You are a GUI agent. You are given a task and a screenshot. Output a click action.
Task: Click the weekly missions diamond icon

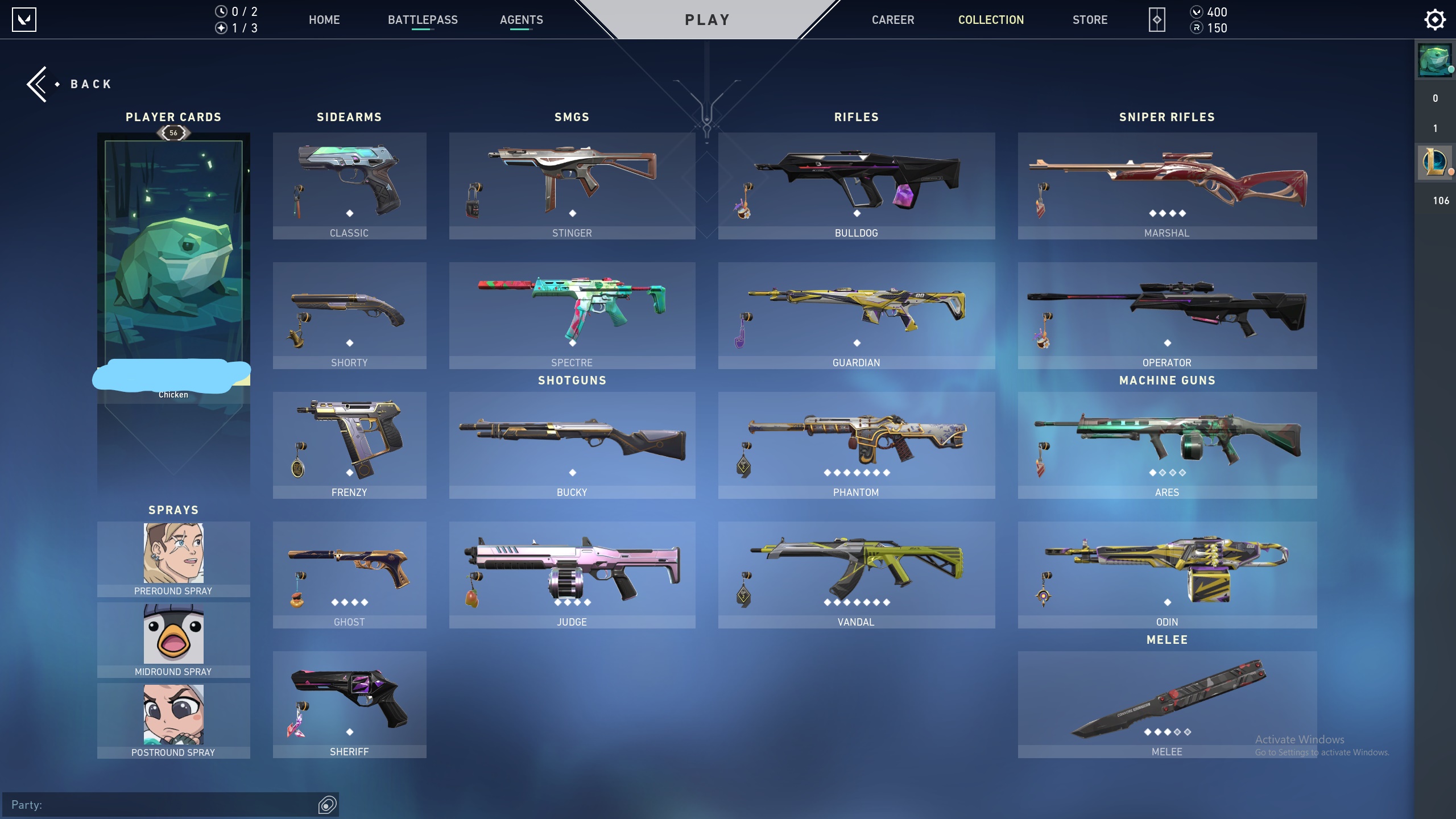(x=222, y=27)
